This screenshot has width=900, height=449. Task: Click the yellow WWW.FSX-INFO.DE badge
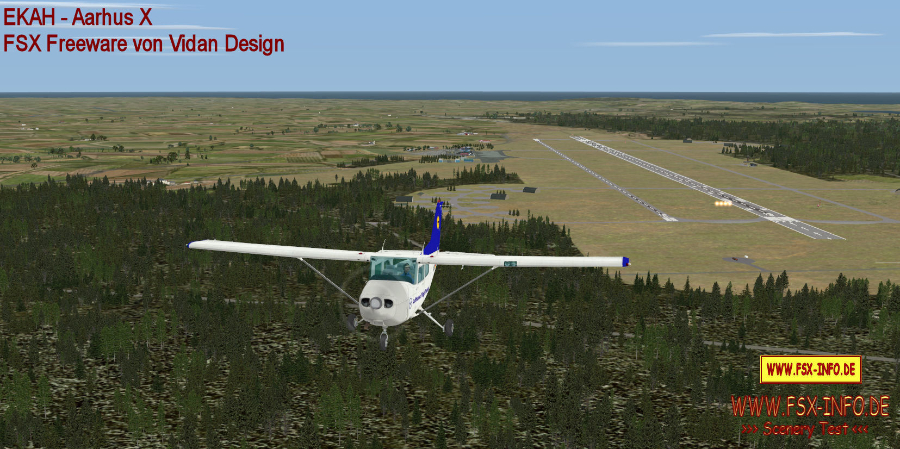coord(810,369)
